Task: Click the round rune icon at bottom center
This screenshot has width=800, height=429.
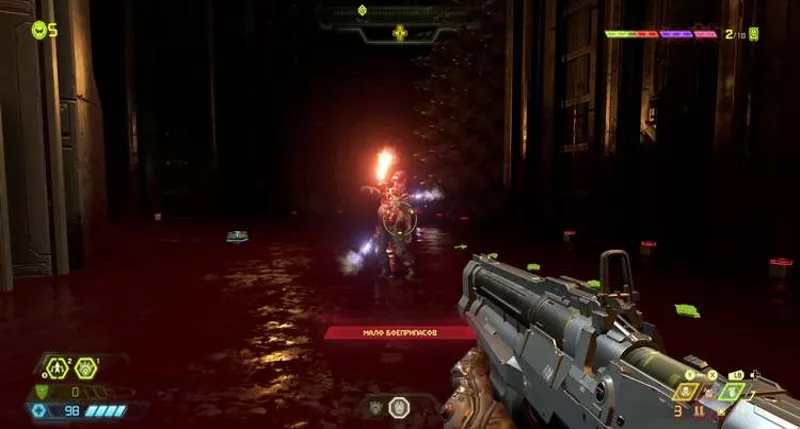Action: tap(399, 406)
